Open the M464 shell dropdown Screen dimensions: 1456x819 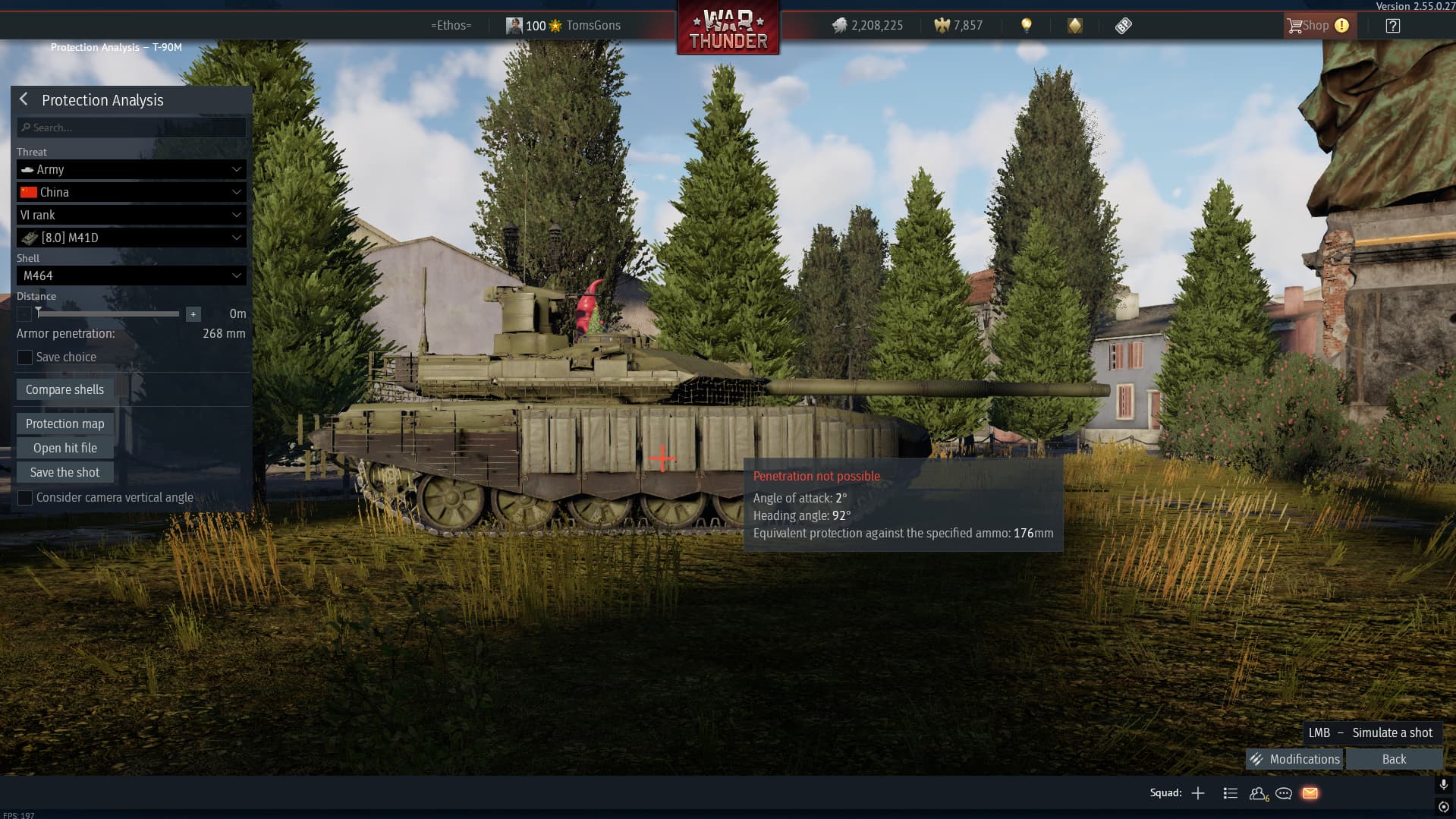point(131,276)
